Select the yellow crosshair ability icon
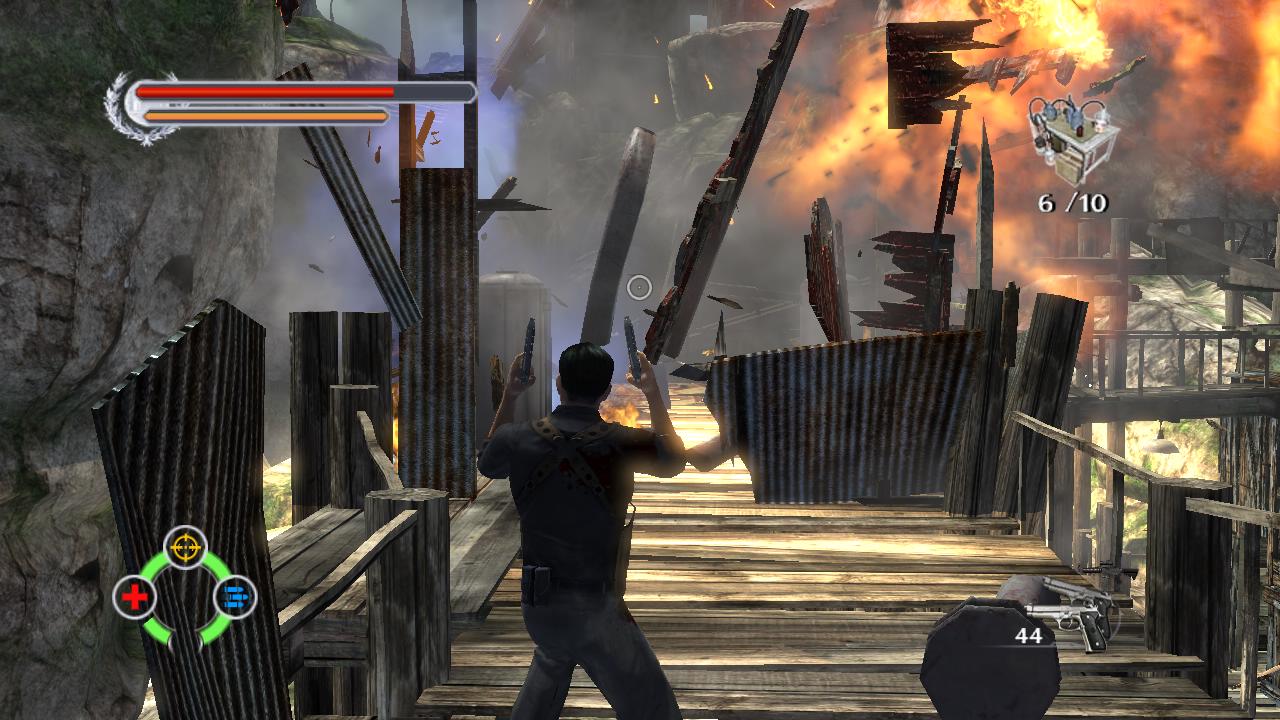 185,547
